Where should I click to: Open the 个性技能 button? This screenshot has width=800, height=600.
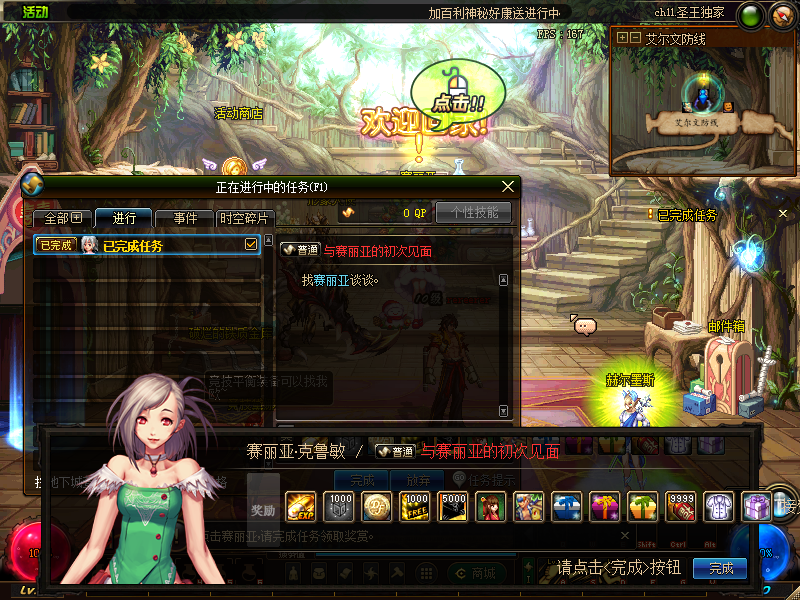473,212
